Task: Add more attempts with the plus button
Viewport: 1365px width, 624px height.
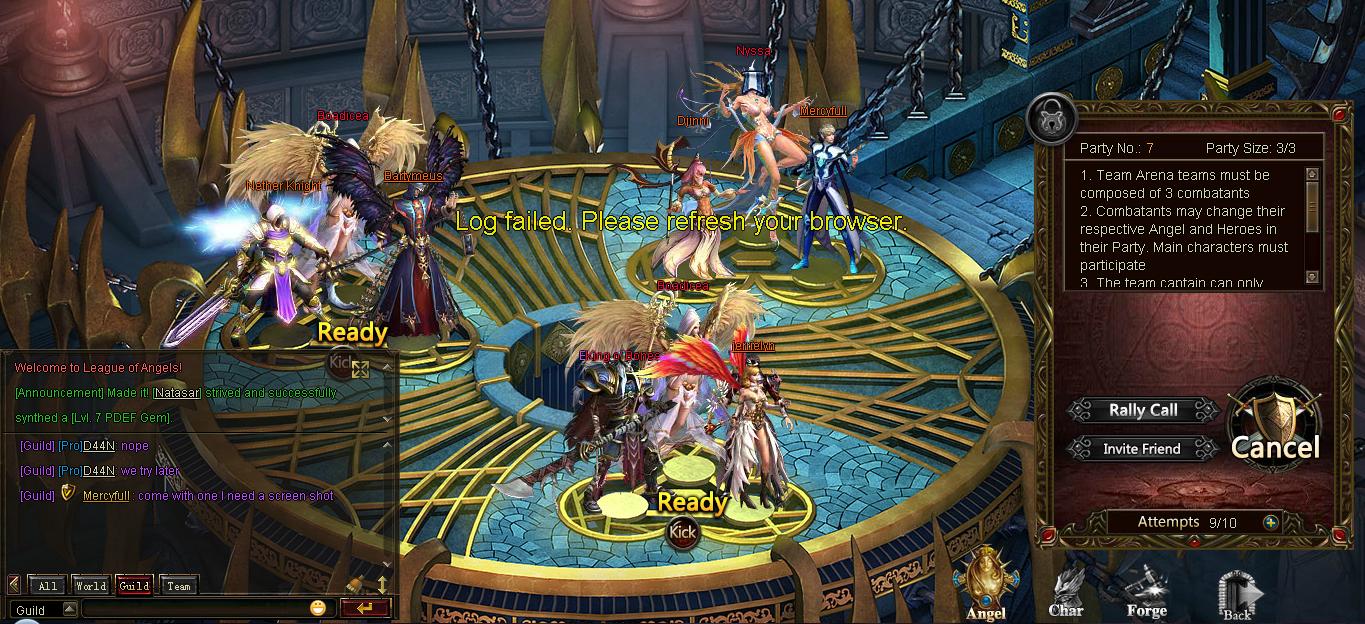Action: 1271,522
